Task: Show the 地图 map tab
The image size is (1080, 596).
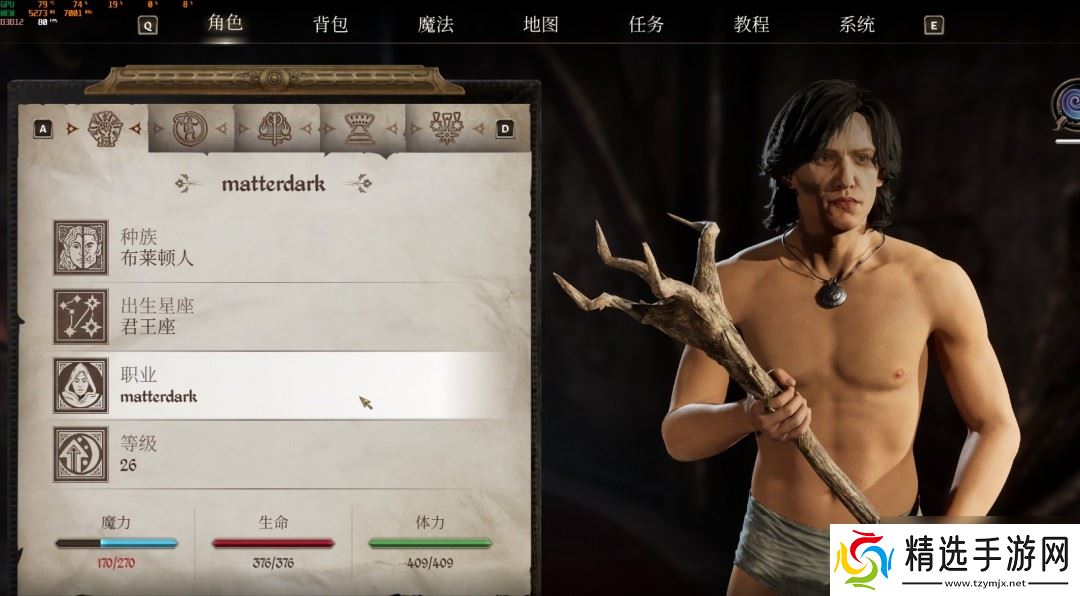Action: [540, 25]
